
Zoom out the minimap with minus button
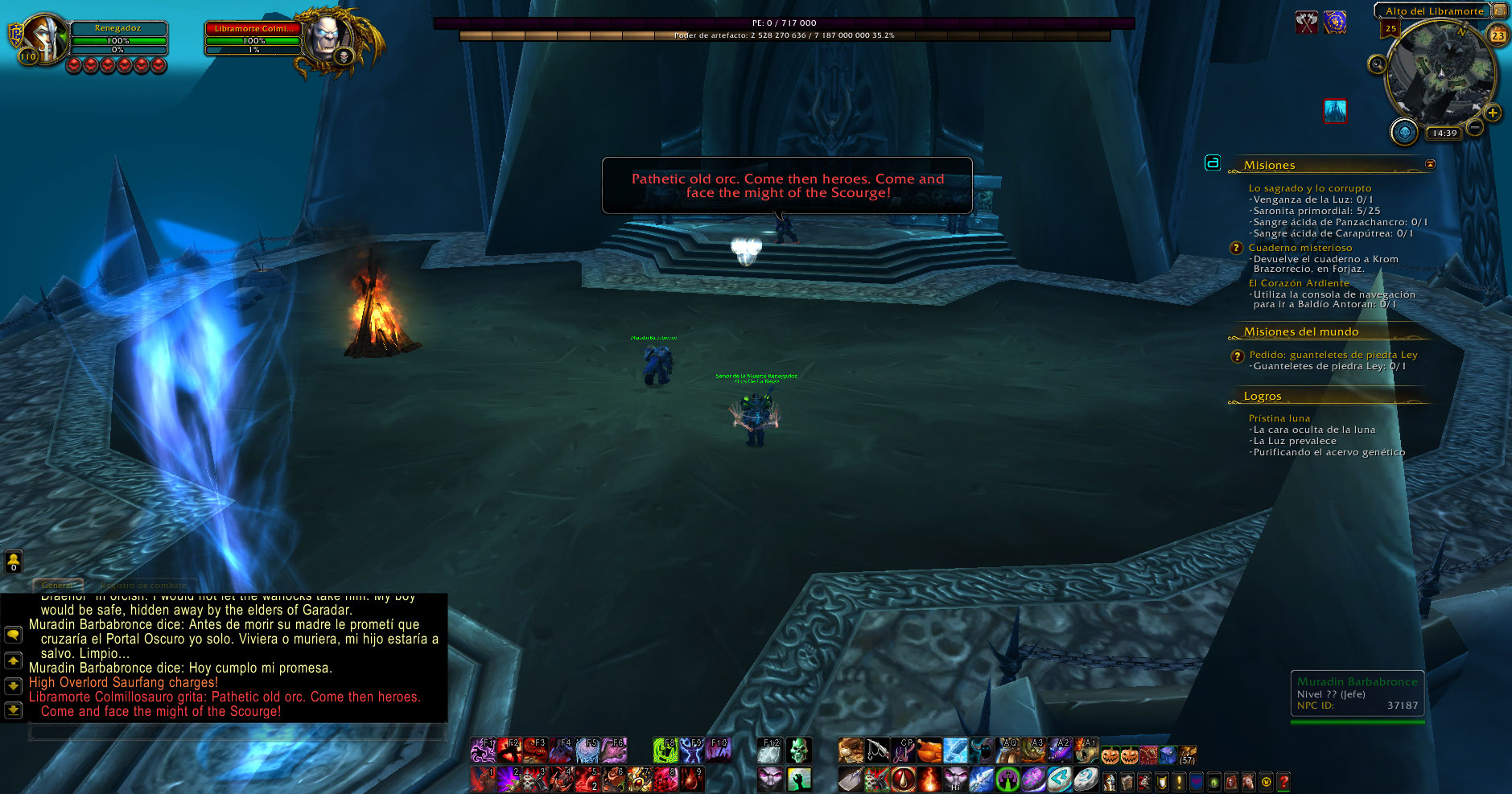click(x=1474, y=127)
